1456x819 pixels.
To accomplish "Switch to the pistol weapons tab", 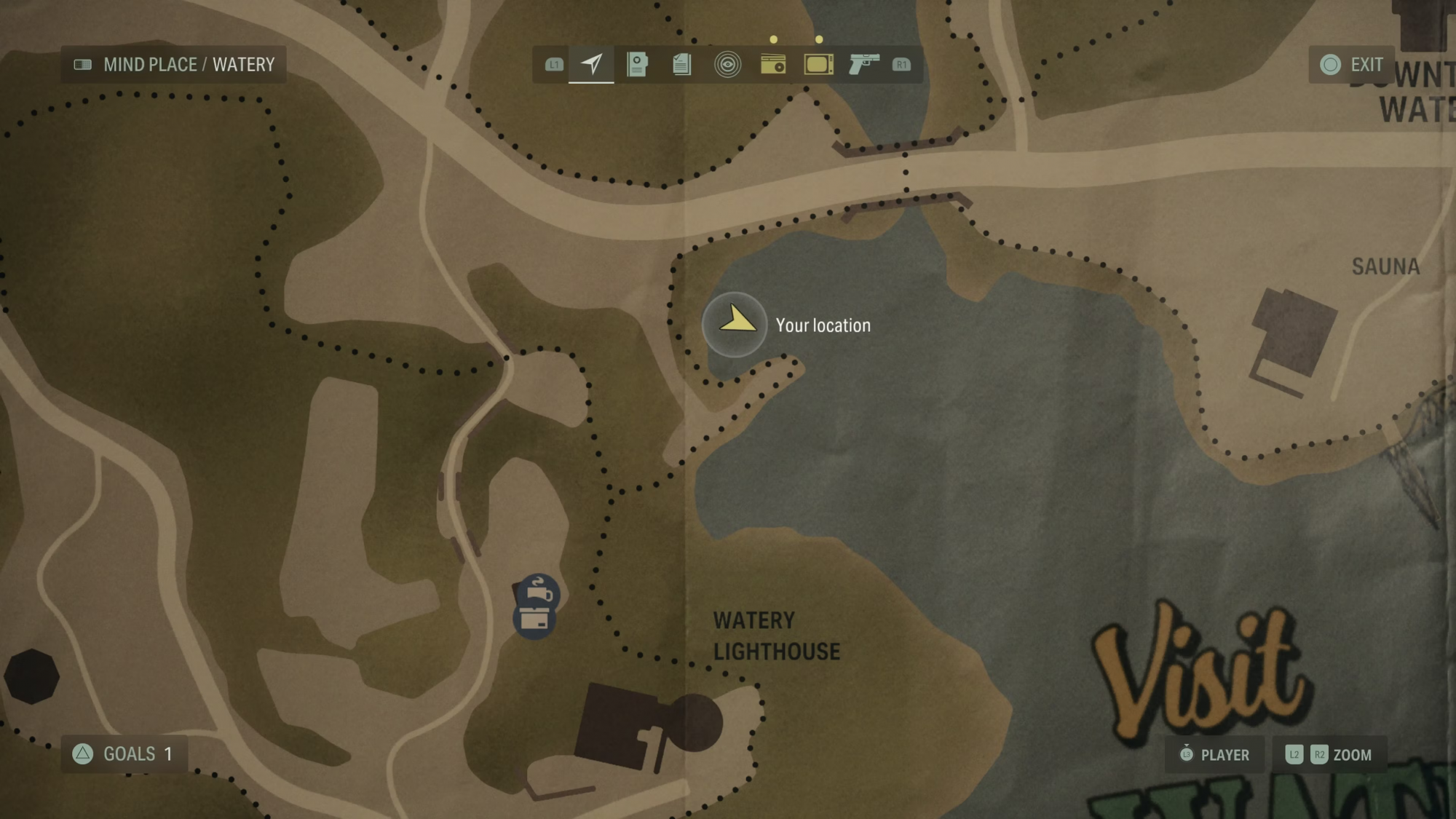I will point(864,64).
